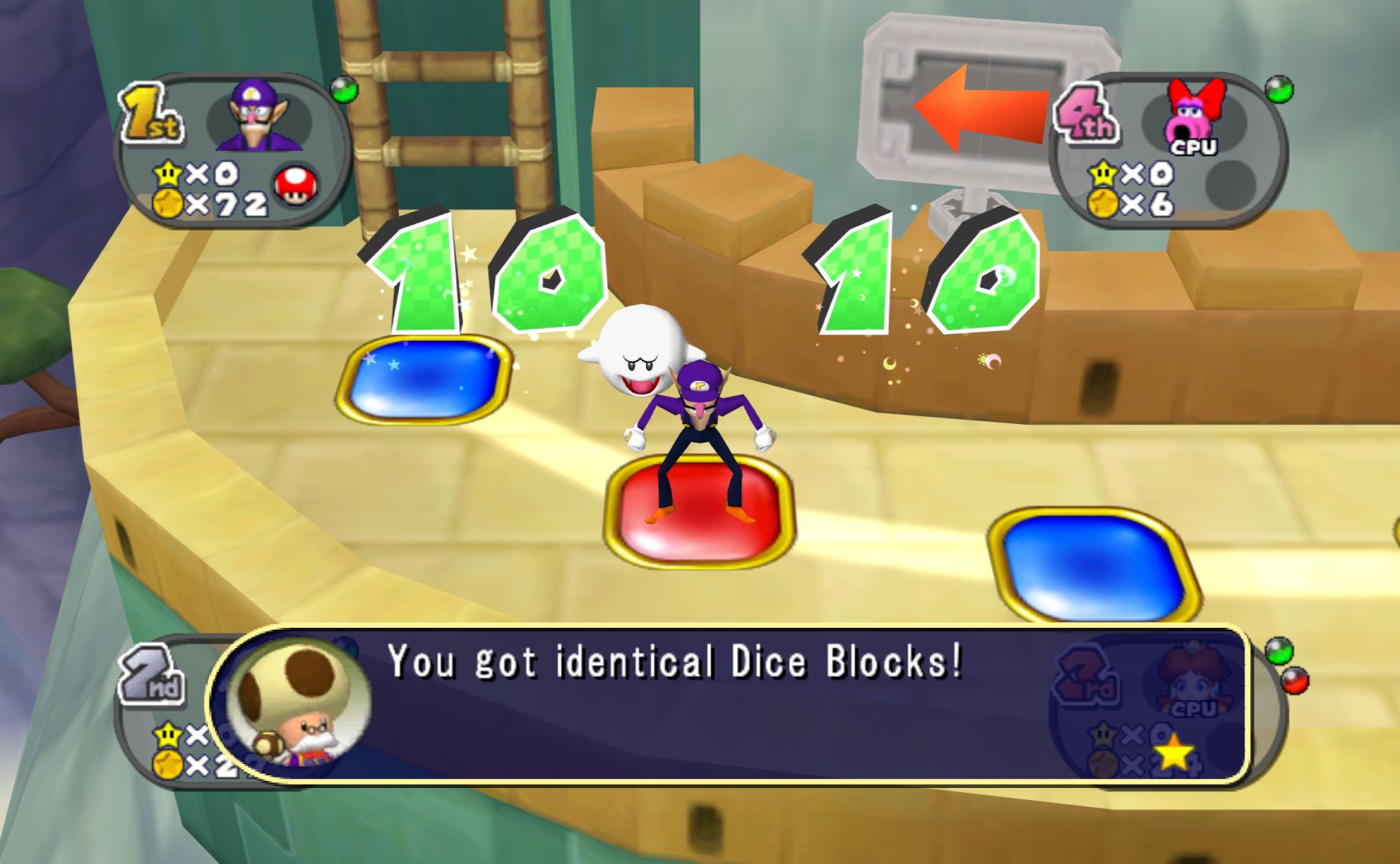Use the Mushroom item in Waluigi's panel
The width and height of the screenshot is (1400, 864).
point(295,186)
